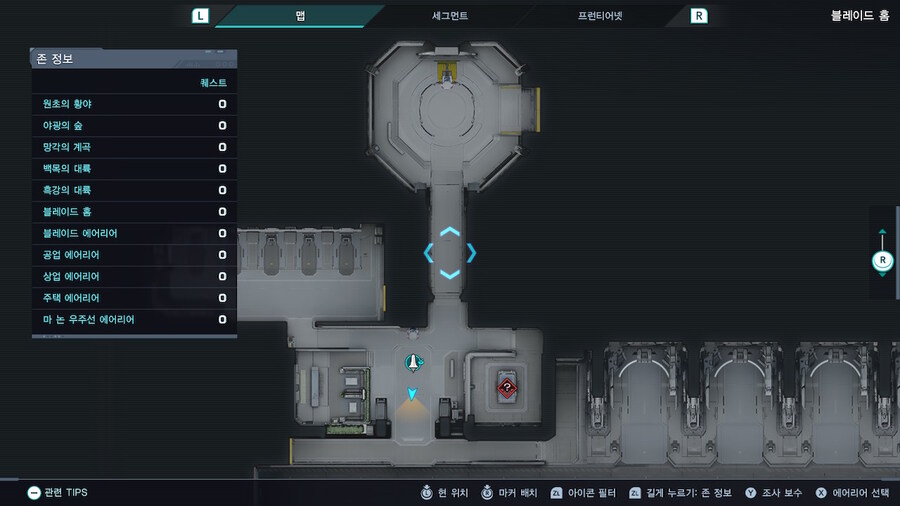Select 흑강의 대륙 zone row

(134, 190)
